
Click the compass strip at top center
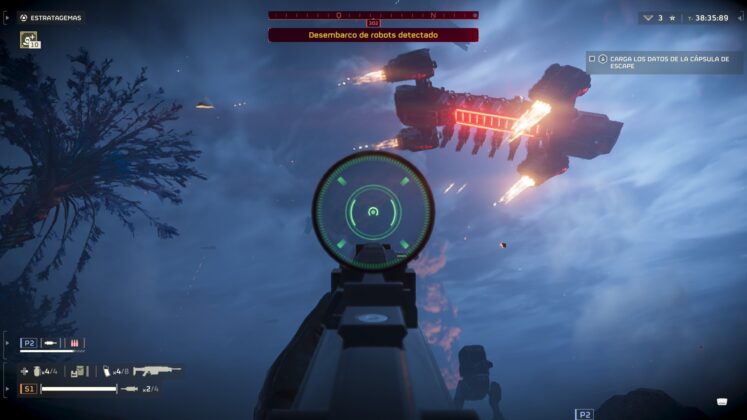pos(373,15)
